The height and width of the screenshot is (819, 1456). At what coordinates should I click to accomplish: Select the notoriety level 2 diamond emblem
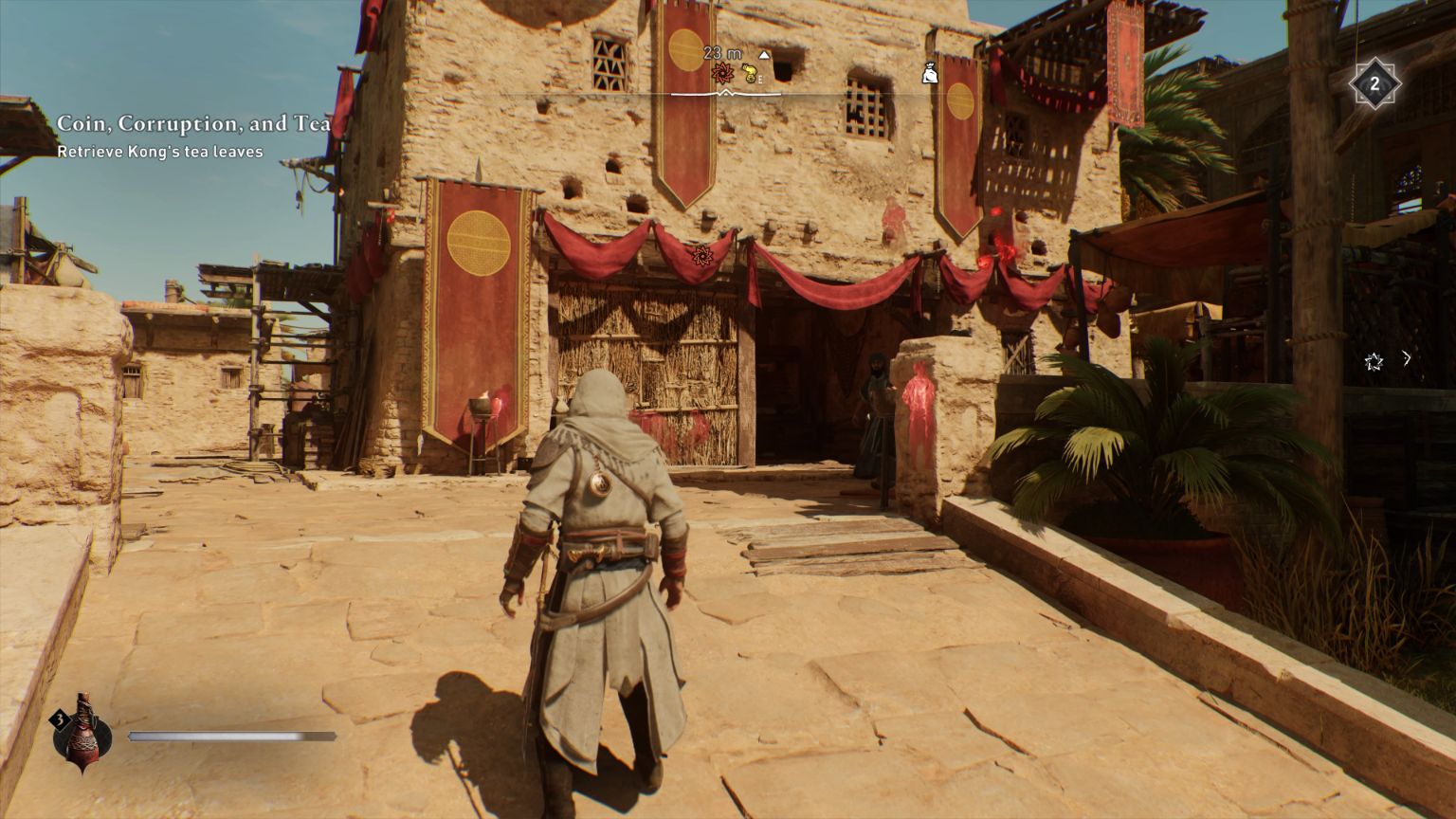tap(1374, 84)
